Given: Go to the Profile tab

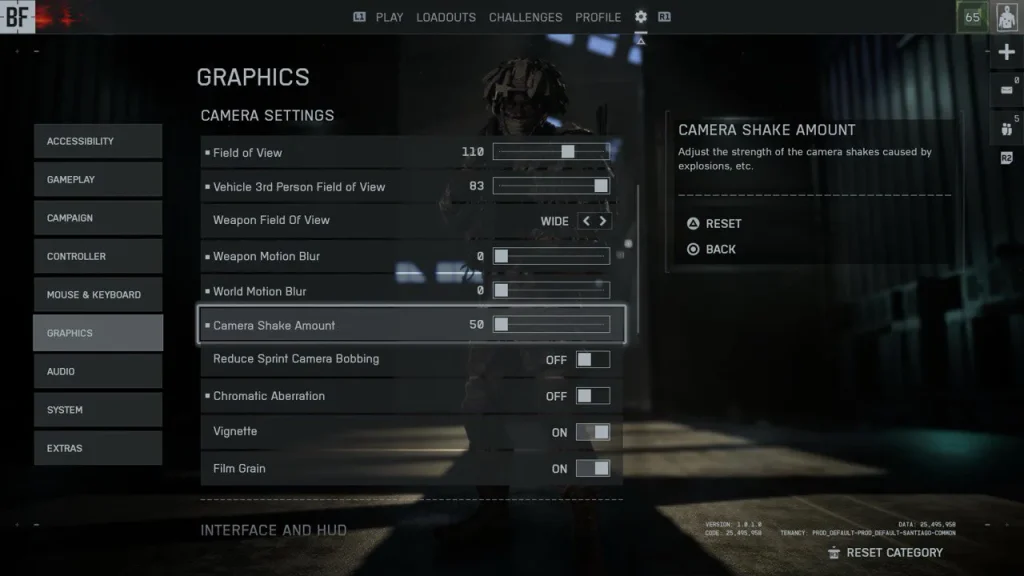Looking at the screenshot, I should point(598,17).
